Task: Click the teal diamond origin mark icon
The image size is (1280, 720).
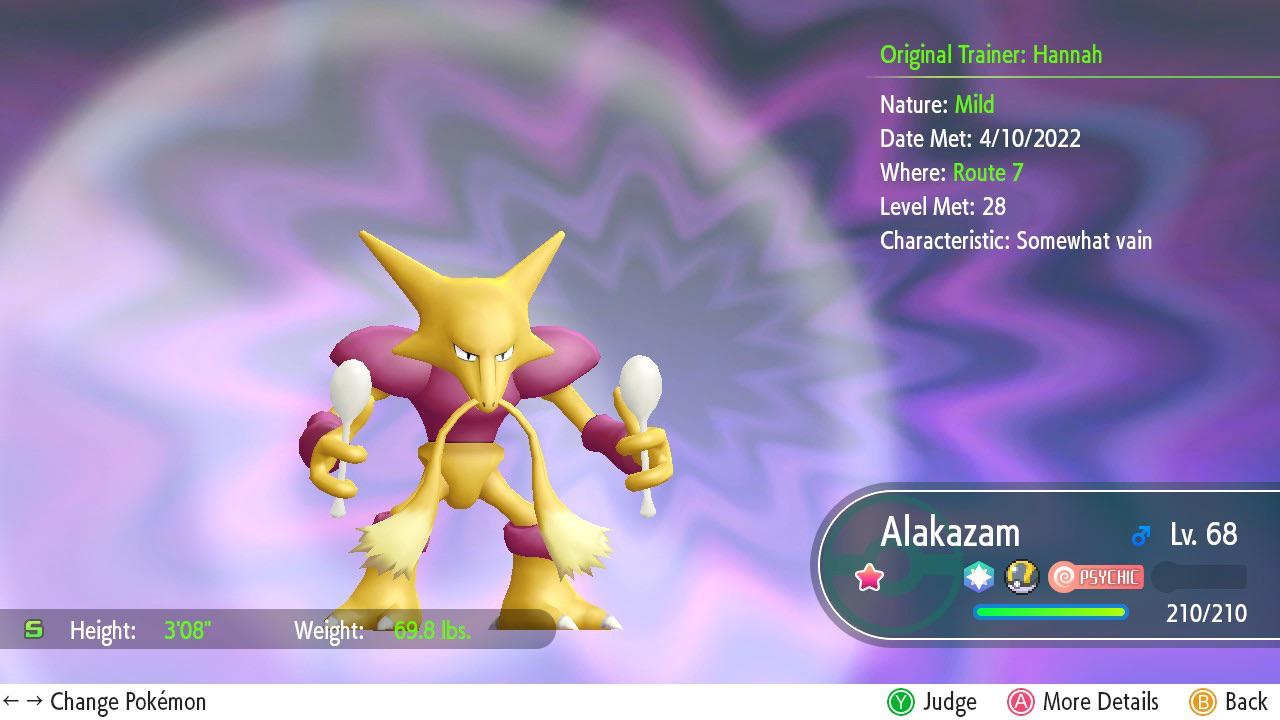Action: 977,576
